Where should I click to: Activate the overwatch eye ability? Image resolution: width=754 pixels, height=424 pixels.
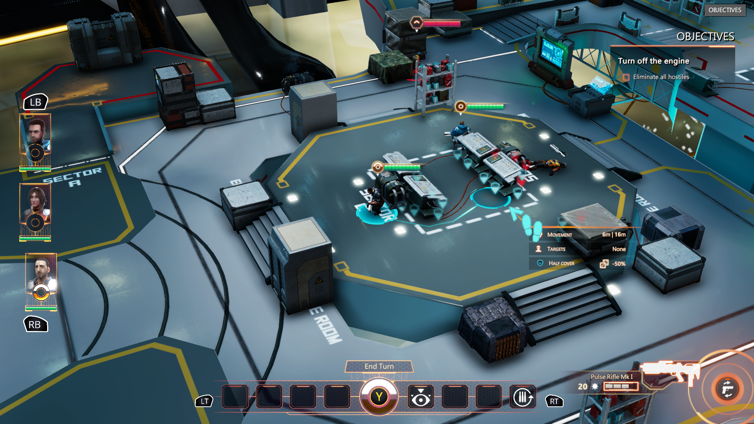[x=421, y=398]
